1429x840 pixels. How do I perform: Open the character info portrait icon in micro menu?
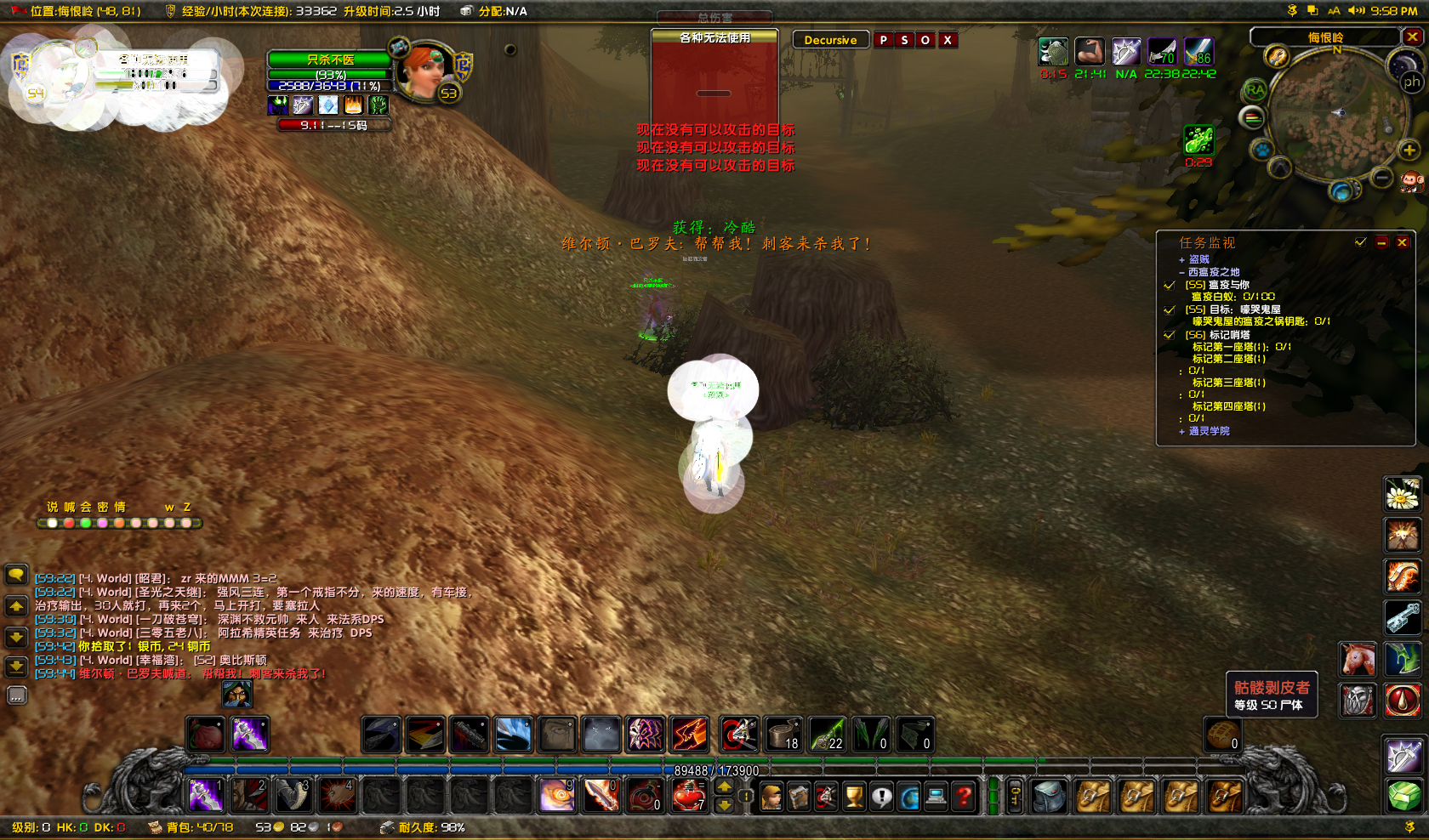[x=771, y=796]
